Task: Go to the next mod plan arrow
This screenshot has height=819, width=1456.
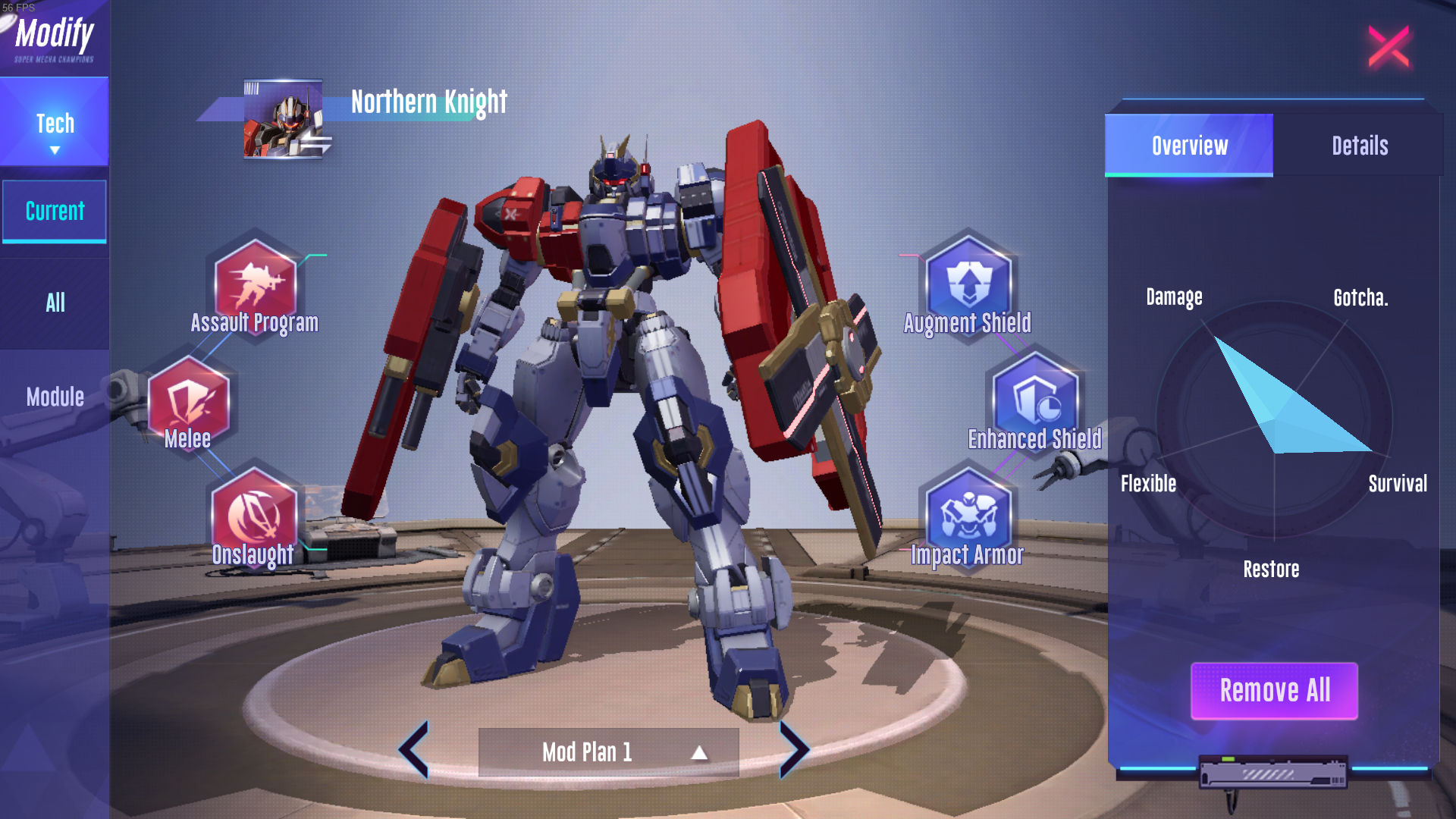Action: [793, 749]
